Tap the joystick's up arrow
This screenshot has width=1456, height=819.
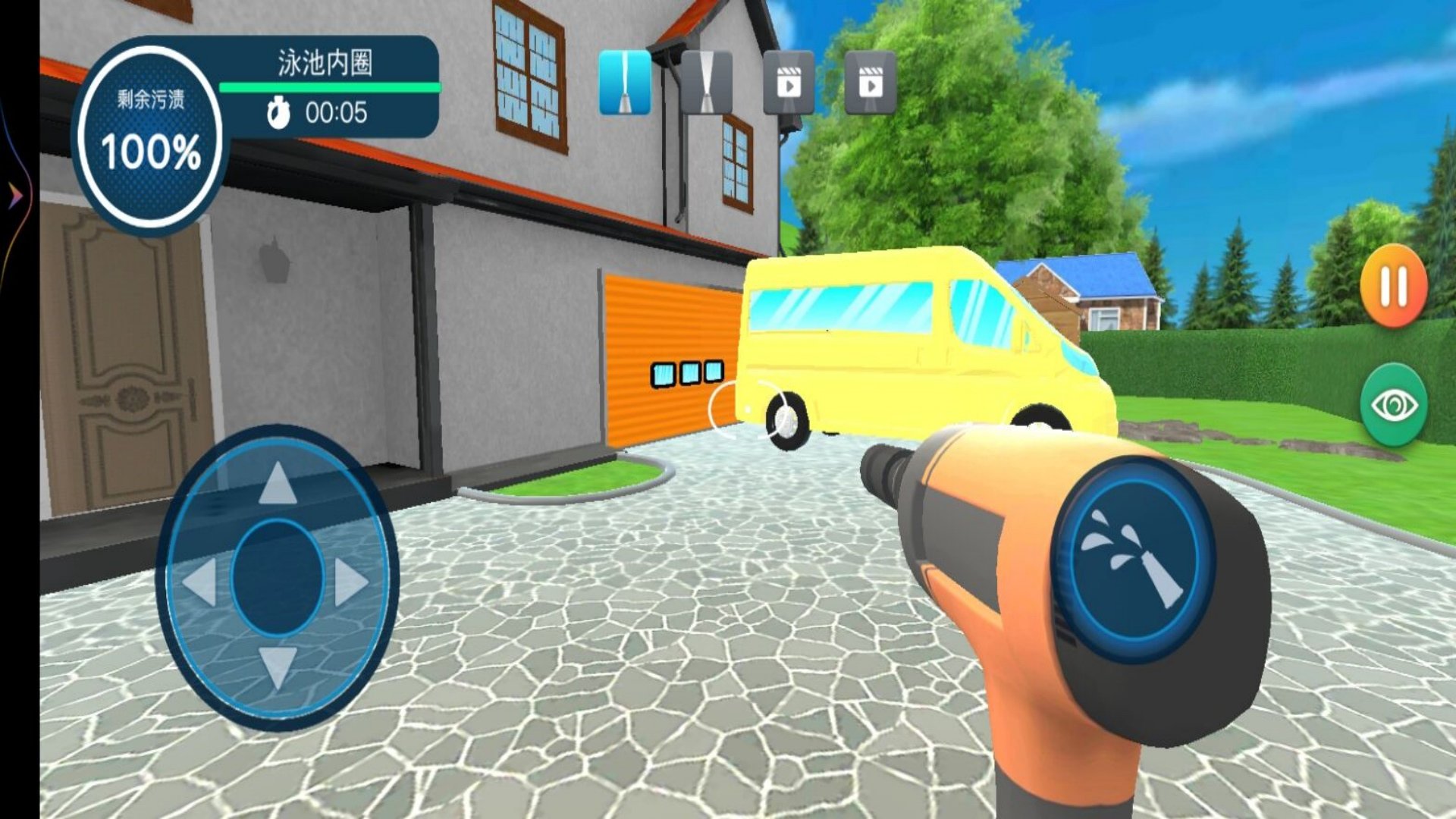pyautogui.click(x=278, y=483)
